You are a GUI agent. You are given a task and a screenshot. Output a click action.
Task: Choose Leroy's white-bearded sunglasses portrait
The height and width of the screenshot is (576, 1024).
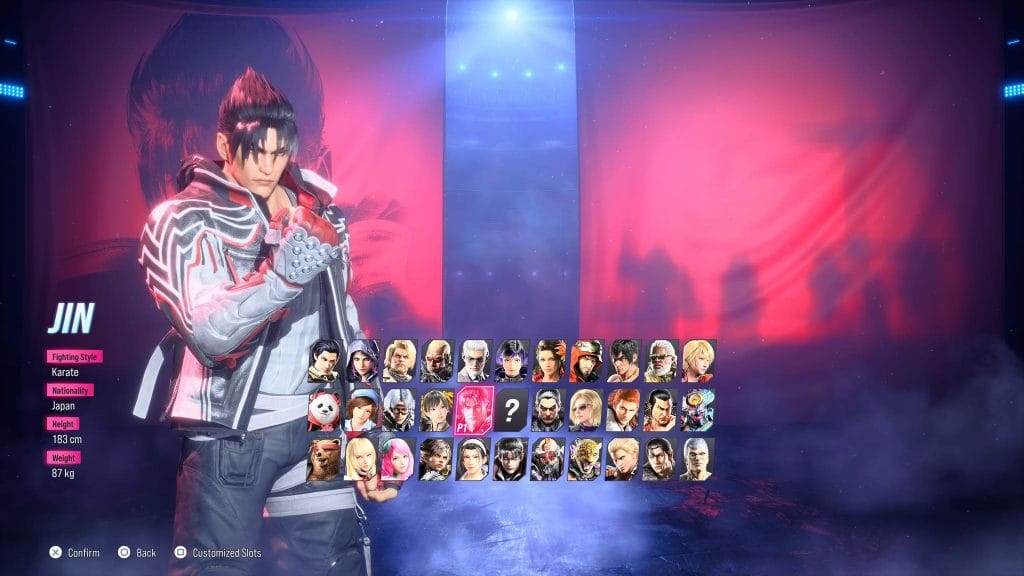click(x=660, y=361)
